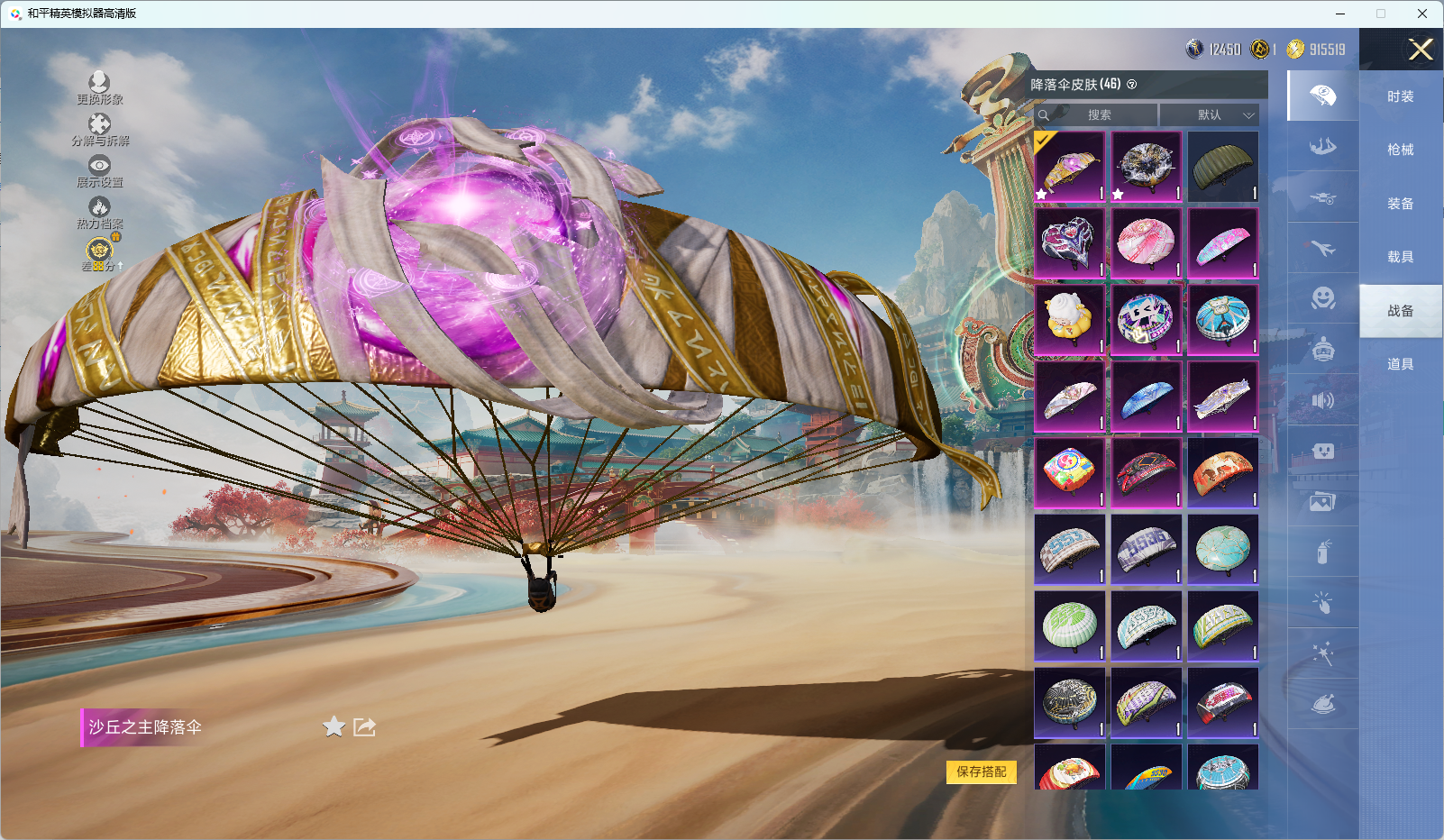Select the green striped parachute skin
This screenshot has height=840, width=1444.
[1069, 625]
